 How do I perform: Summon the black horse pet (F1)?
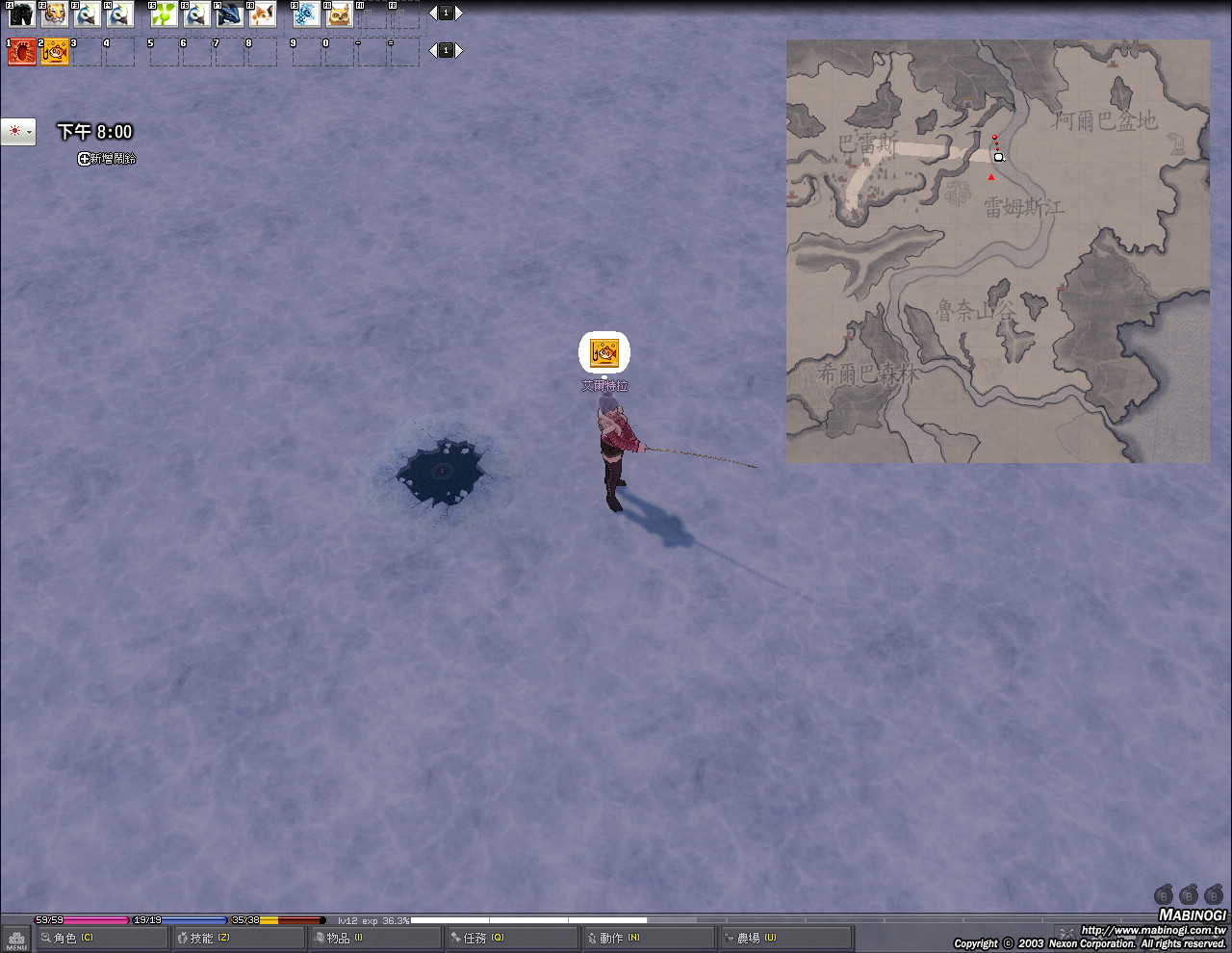coord(21,13)
